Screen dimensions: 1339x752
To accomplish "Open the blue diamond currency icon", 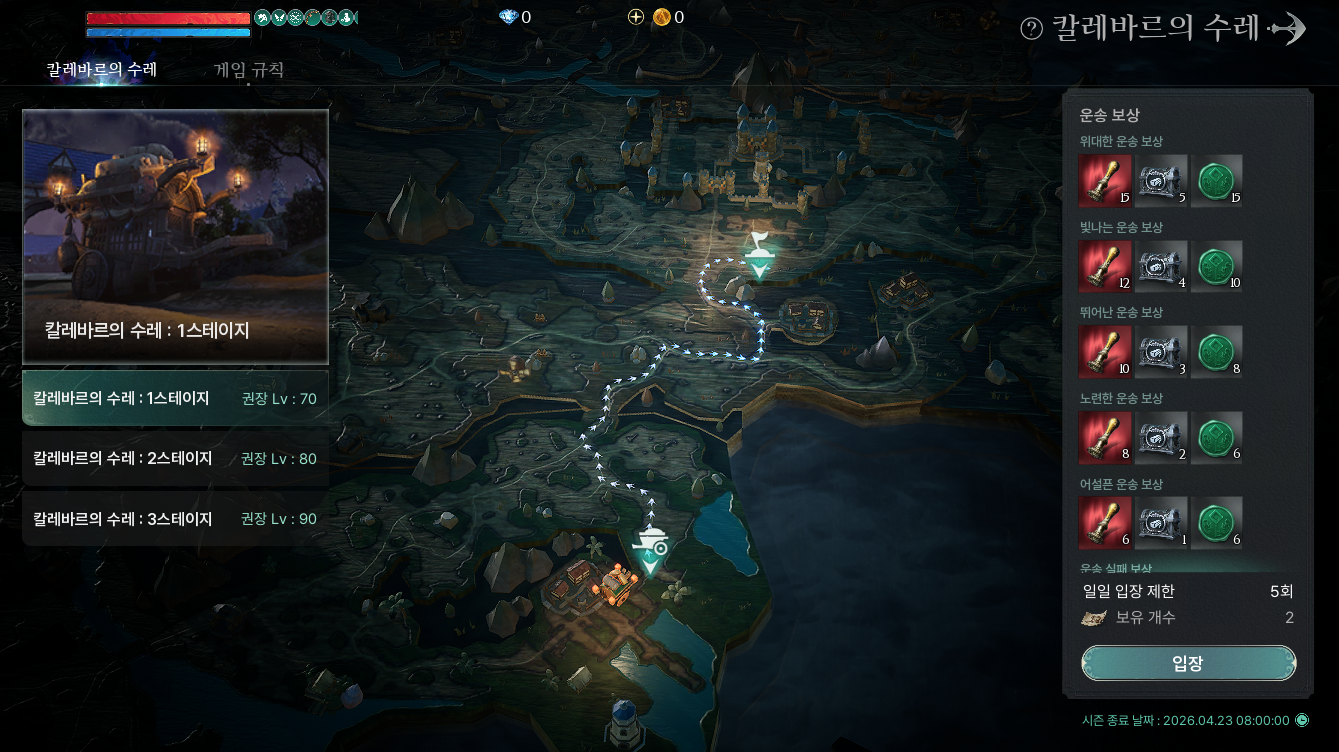I will tap(508, 17).
